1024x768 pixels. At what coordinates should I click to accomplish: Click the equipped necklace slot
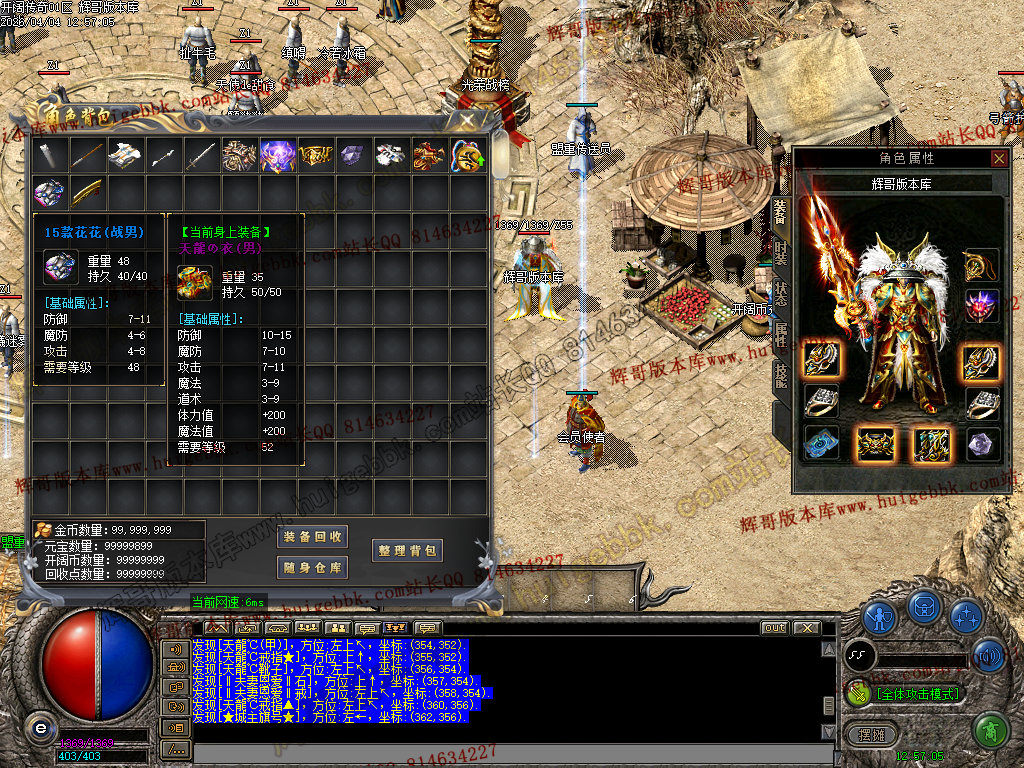click(982, 265)
